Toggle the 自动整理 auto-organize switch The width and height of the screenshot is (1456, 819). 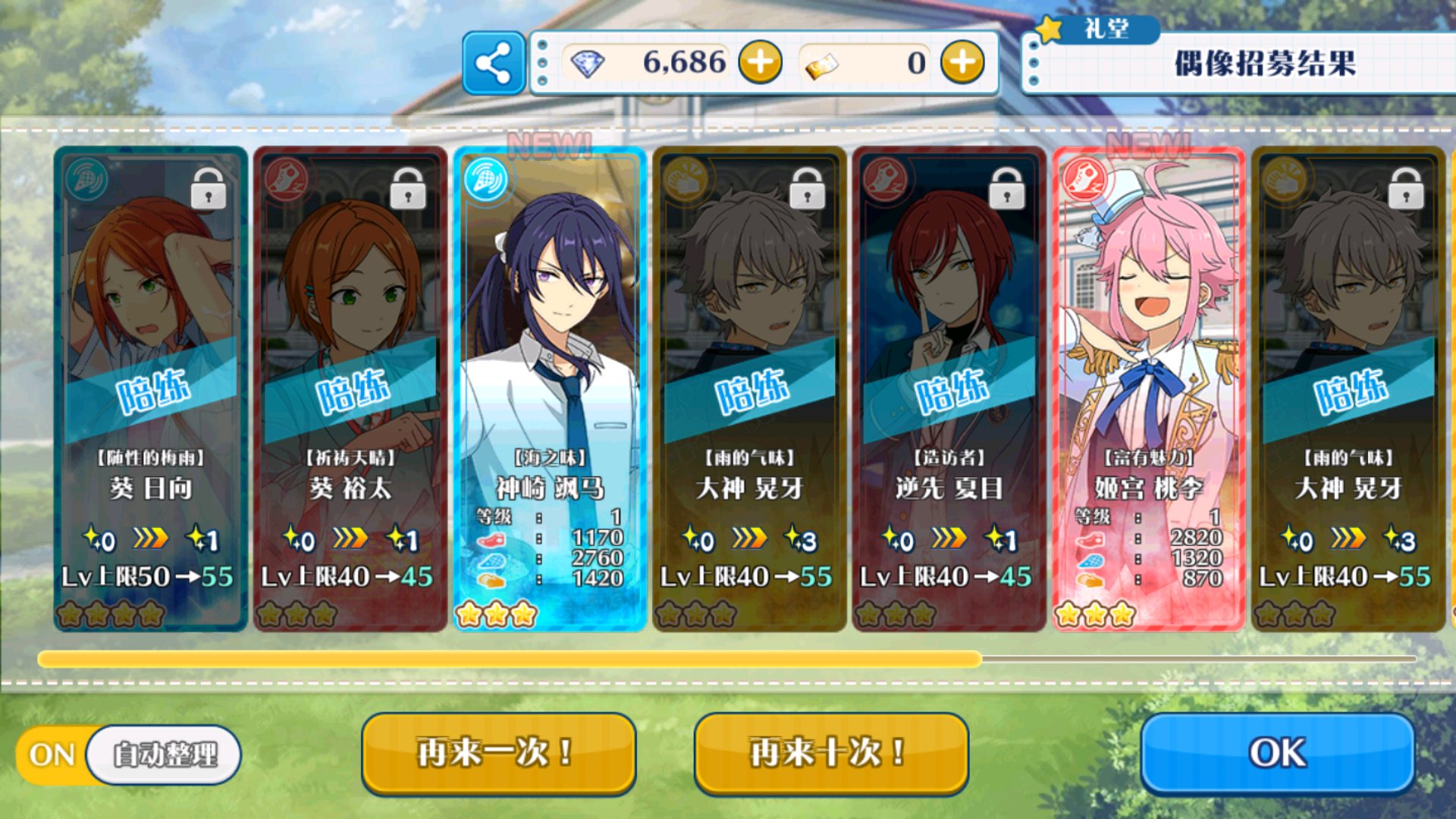[127, 755]
